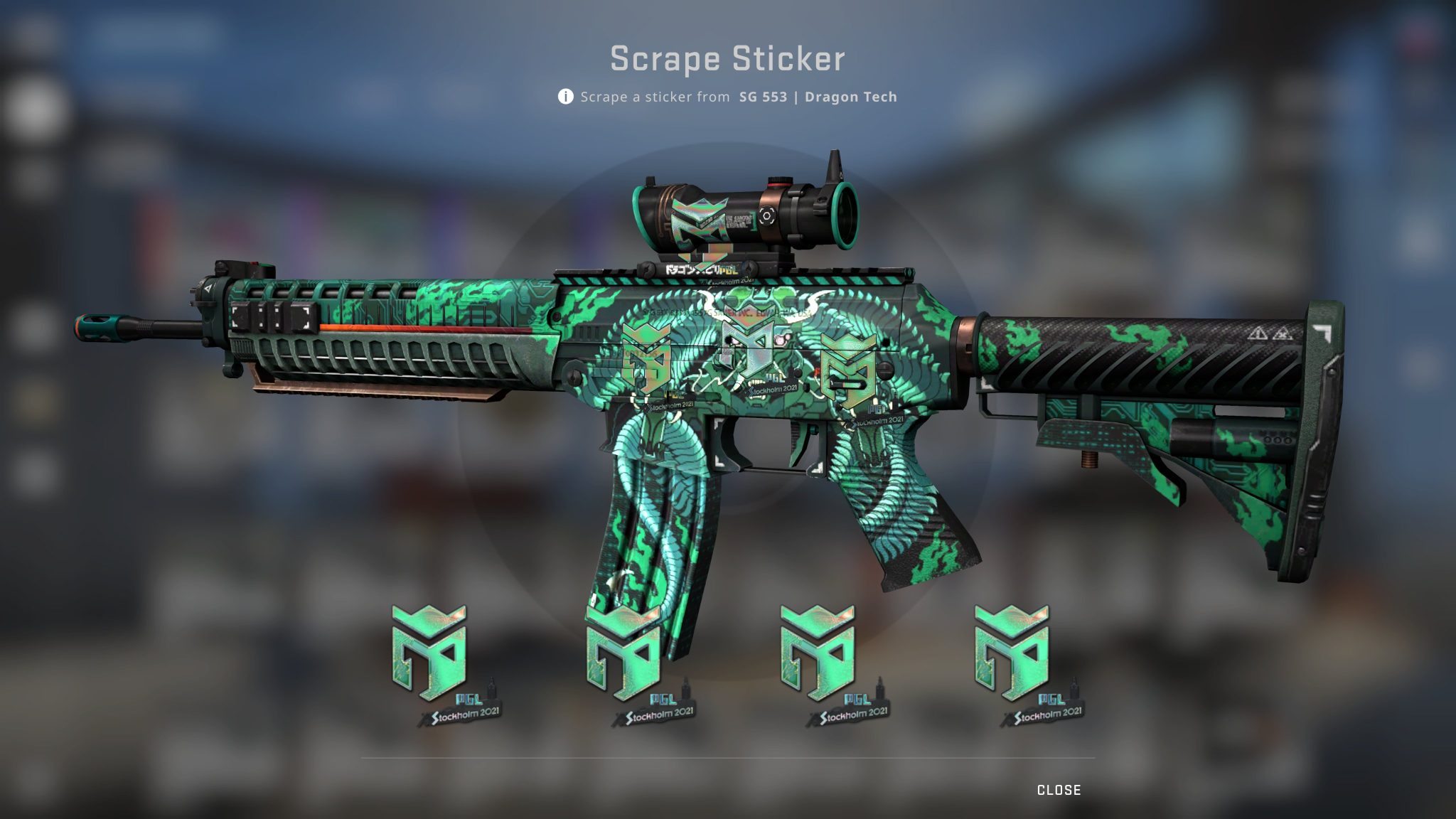Click the Scrape Sticker heading
1456x819 pixels.
727,60
